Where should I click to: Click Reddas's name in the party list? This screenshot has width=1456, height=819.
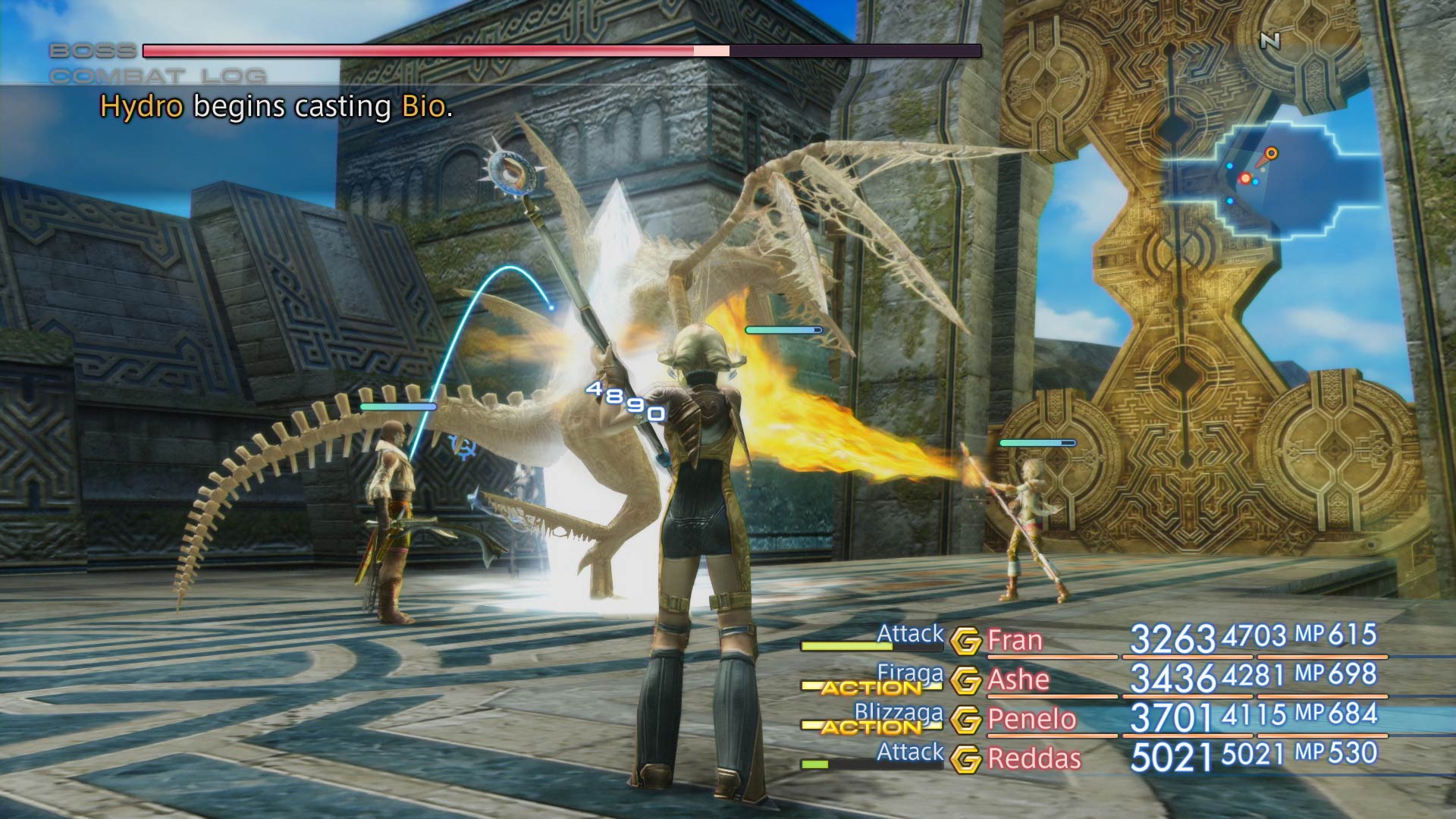coord(1034,757)
